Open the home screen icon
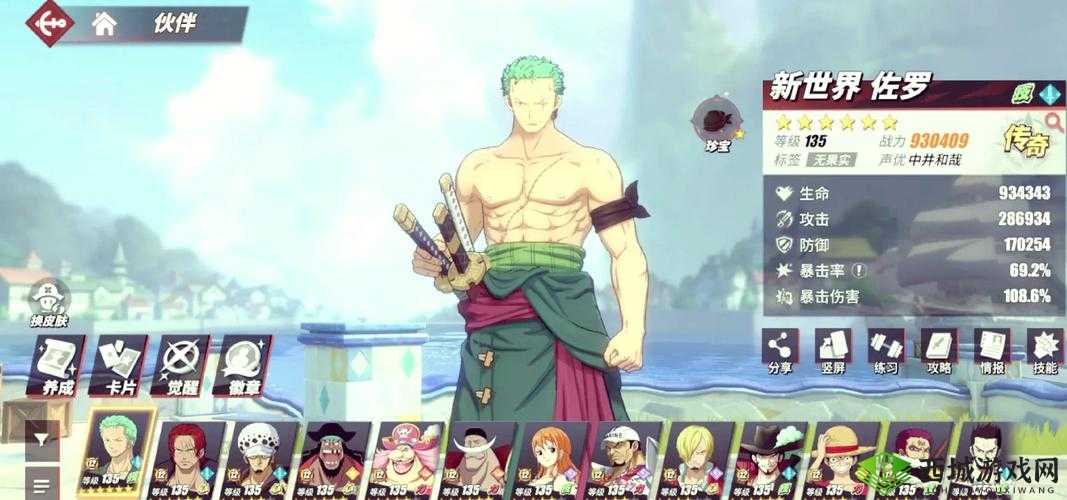The image size is (1067, 500). [104, 24]
